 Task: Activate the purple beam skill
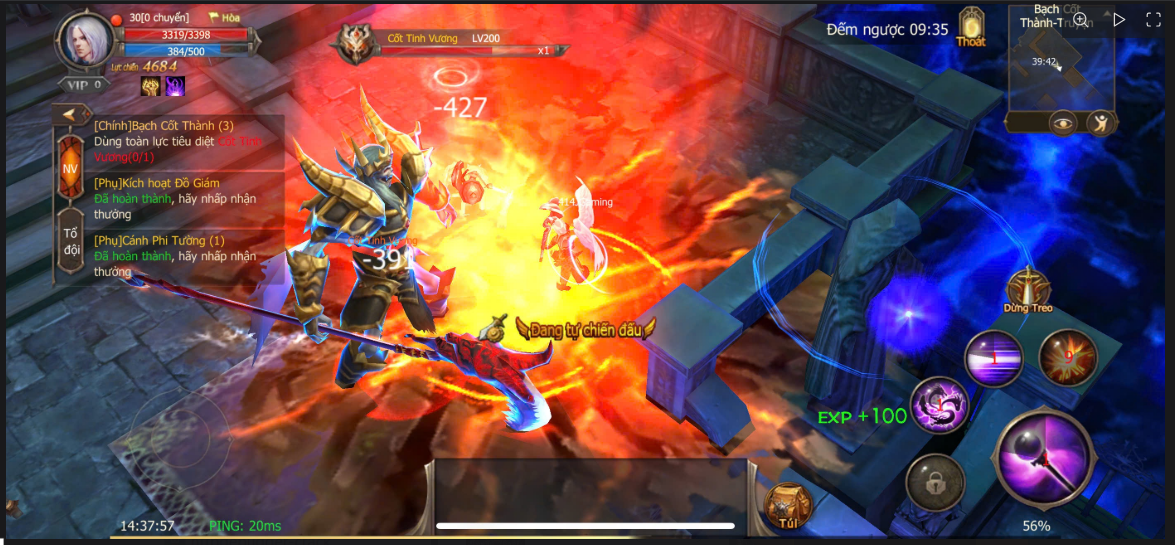pyautogui.click(x=993, y=358)
